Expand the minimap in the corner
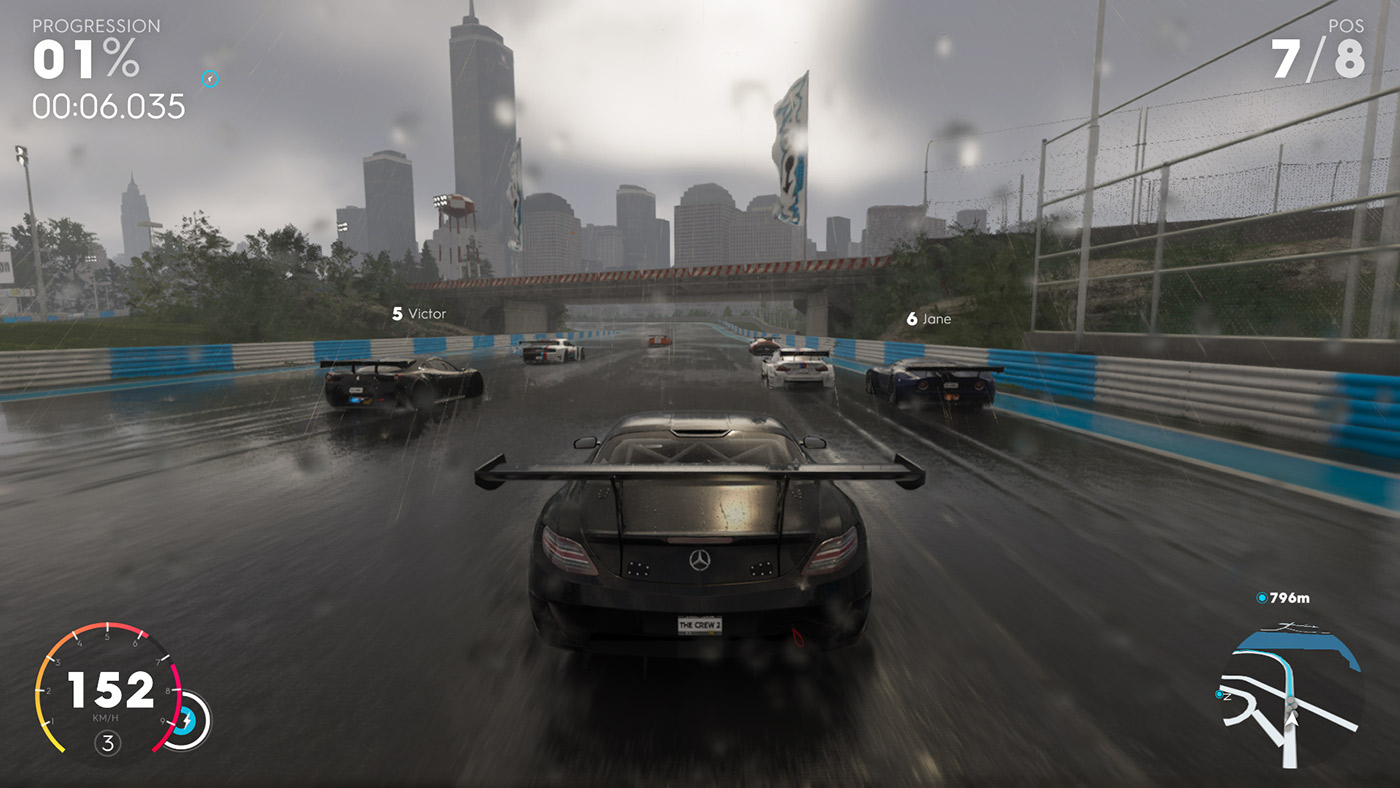Image resolution: width=1400 pixels, height=788 pixels. click(1290, 700)
